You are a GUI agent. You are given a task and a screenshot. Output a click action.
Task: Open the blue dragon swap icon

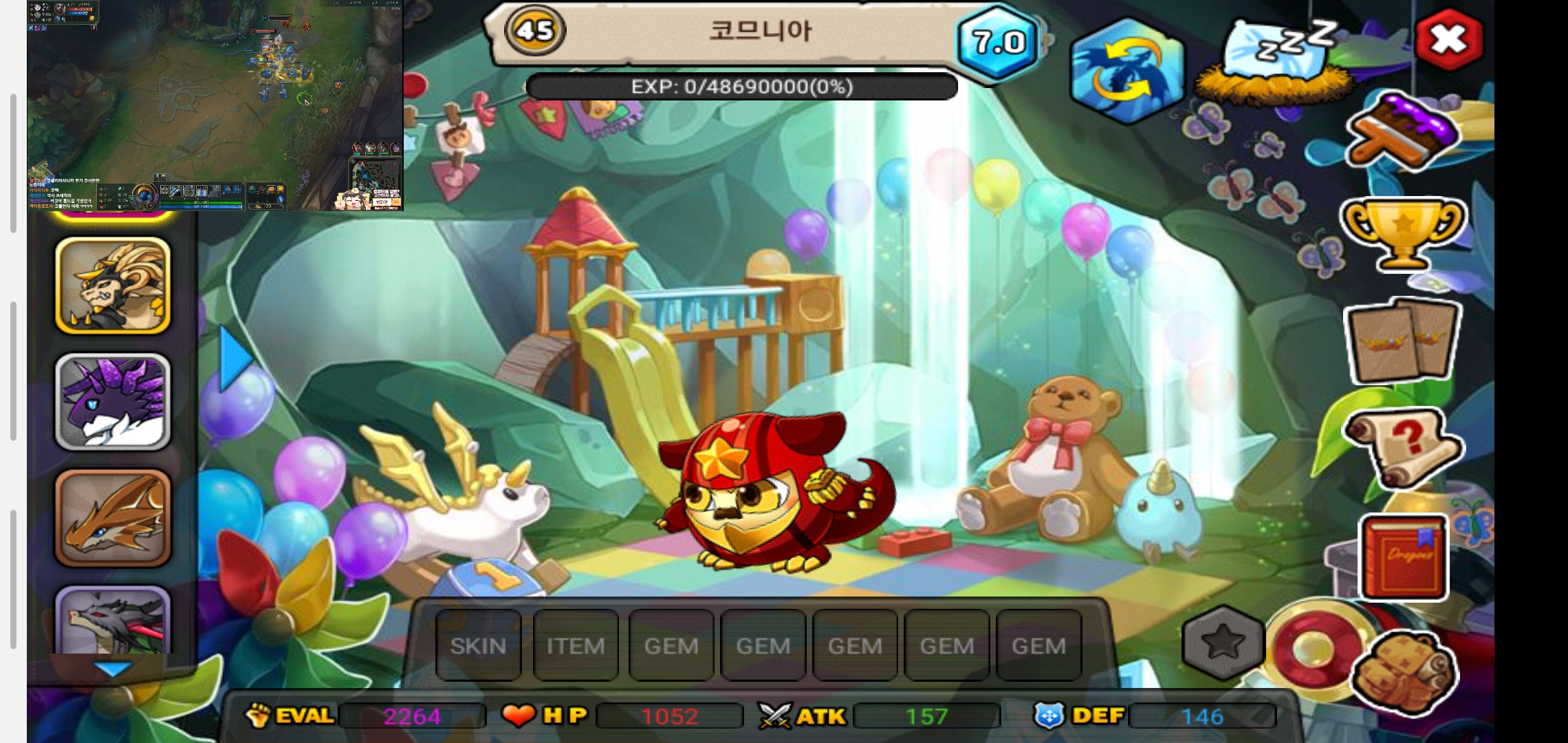click(x=1126, y=72)
